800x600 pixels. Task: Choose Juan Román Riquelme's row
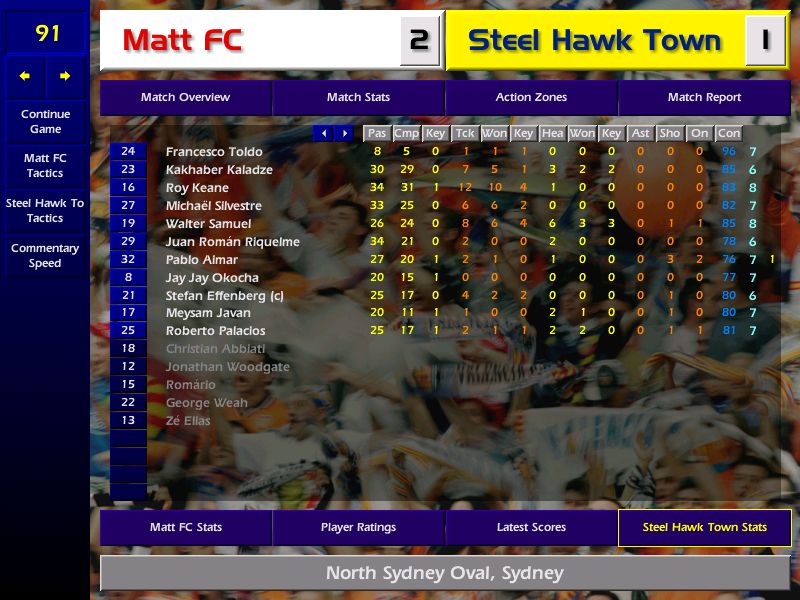coord(231,242)
